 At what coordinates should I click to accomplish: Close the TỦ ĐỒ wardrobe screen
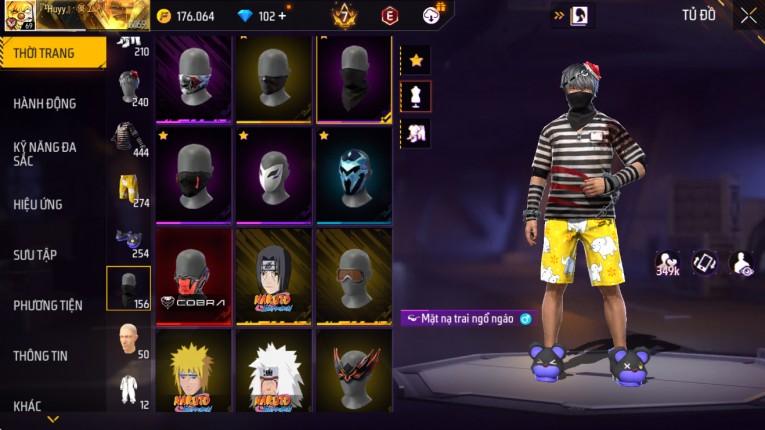748,15
